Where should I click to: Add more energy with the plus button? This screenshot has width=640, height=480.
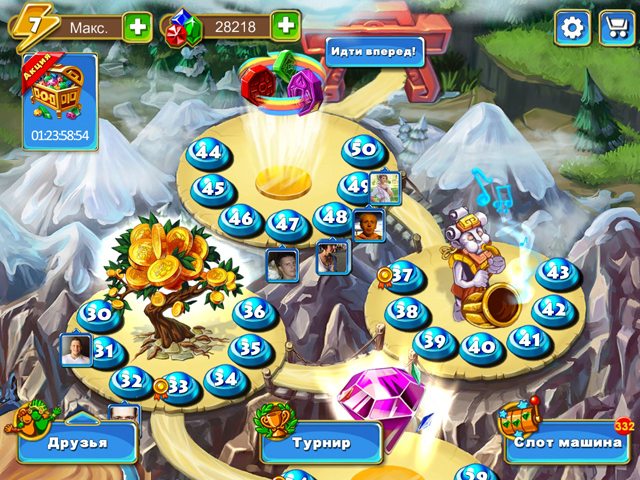(x=138, y=27)
